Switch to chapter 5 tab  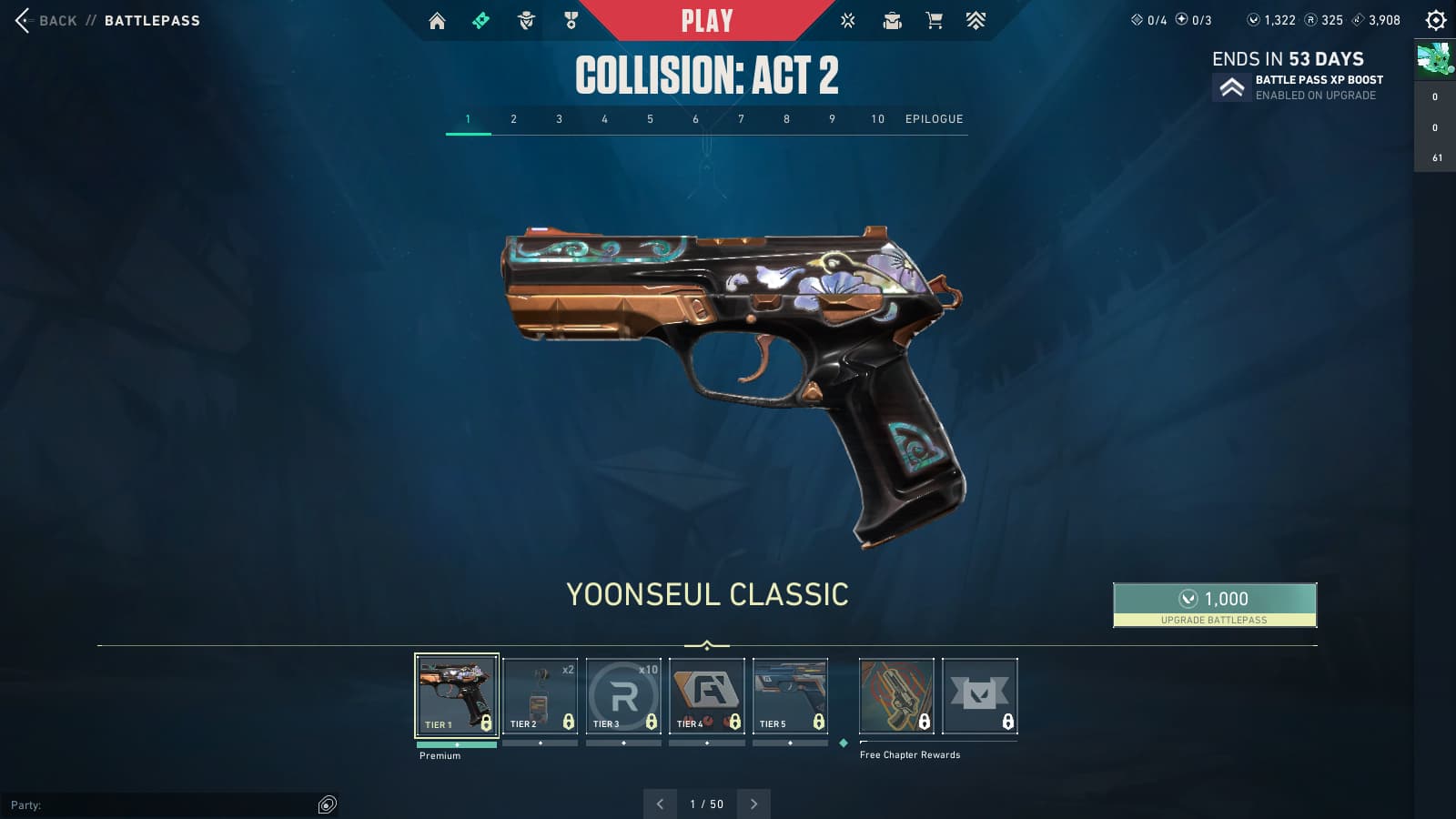(650, 119)
